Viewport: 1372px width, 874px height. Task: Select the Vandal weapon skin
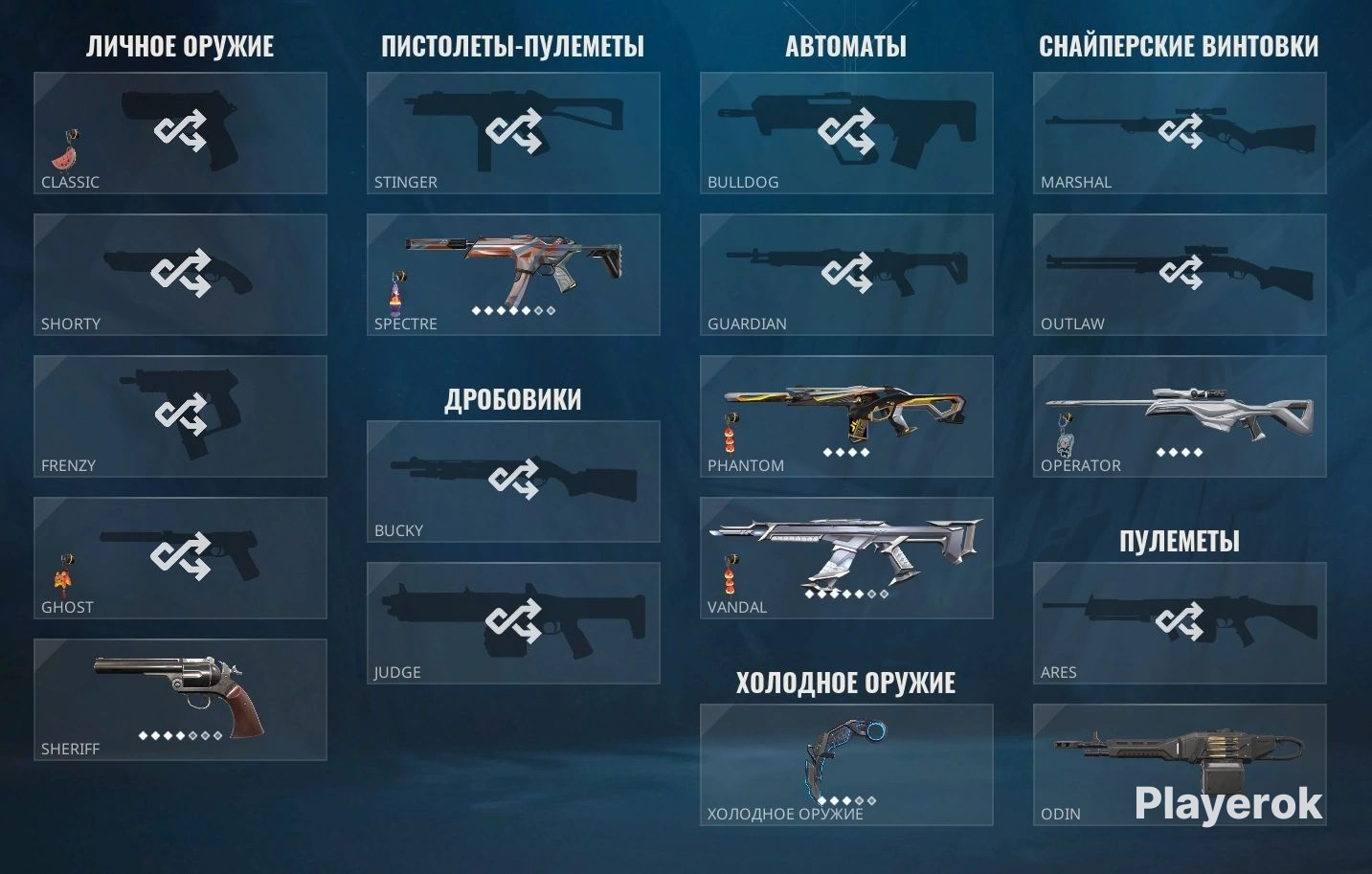845,555
